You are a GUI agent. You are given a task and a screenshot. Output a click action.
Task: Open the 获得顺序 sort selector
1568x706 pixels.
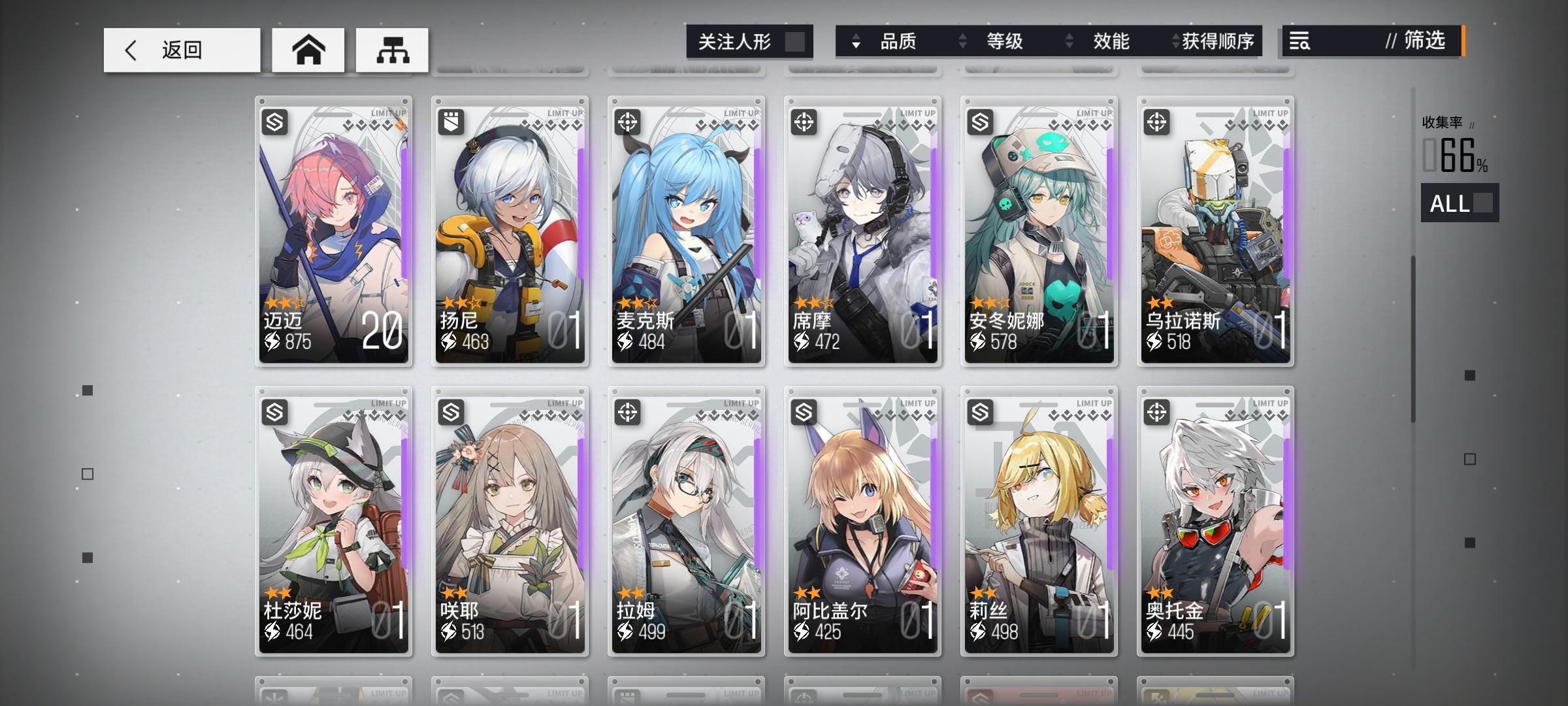click(x=1215, y=41)
